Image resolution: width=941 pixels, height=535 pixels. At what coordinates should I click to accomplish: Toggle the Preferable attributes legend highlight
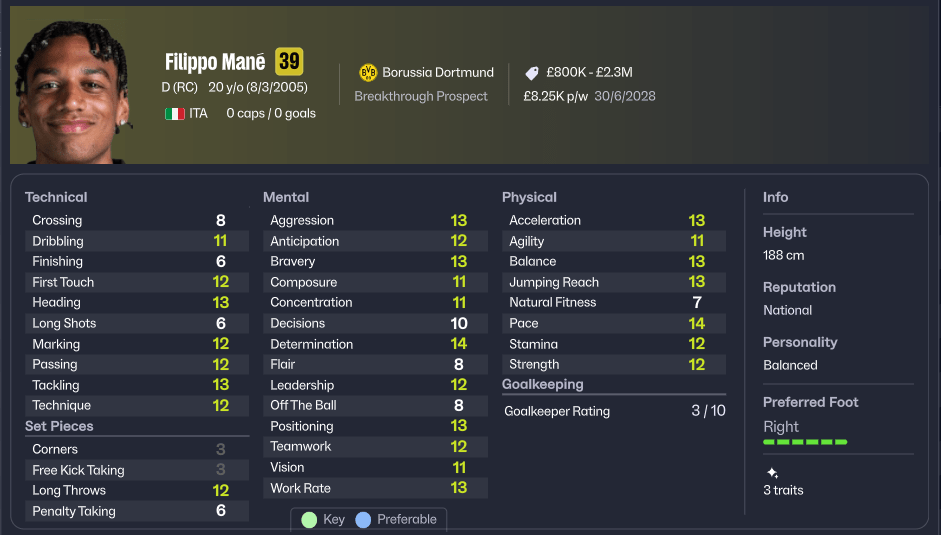point(396,520)
